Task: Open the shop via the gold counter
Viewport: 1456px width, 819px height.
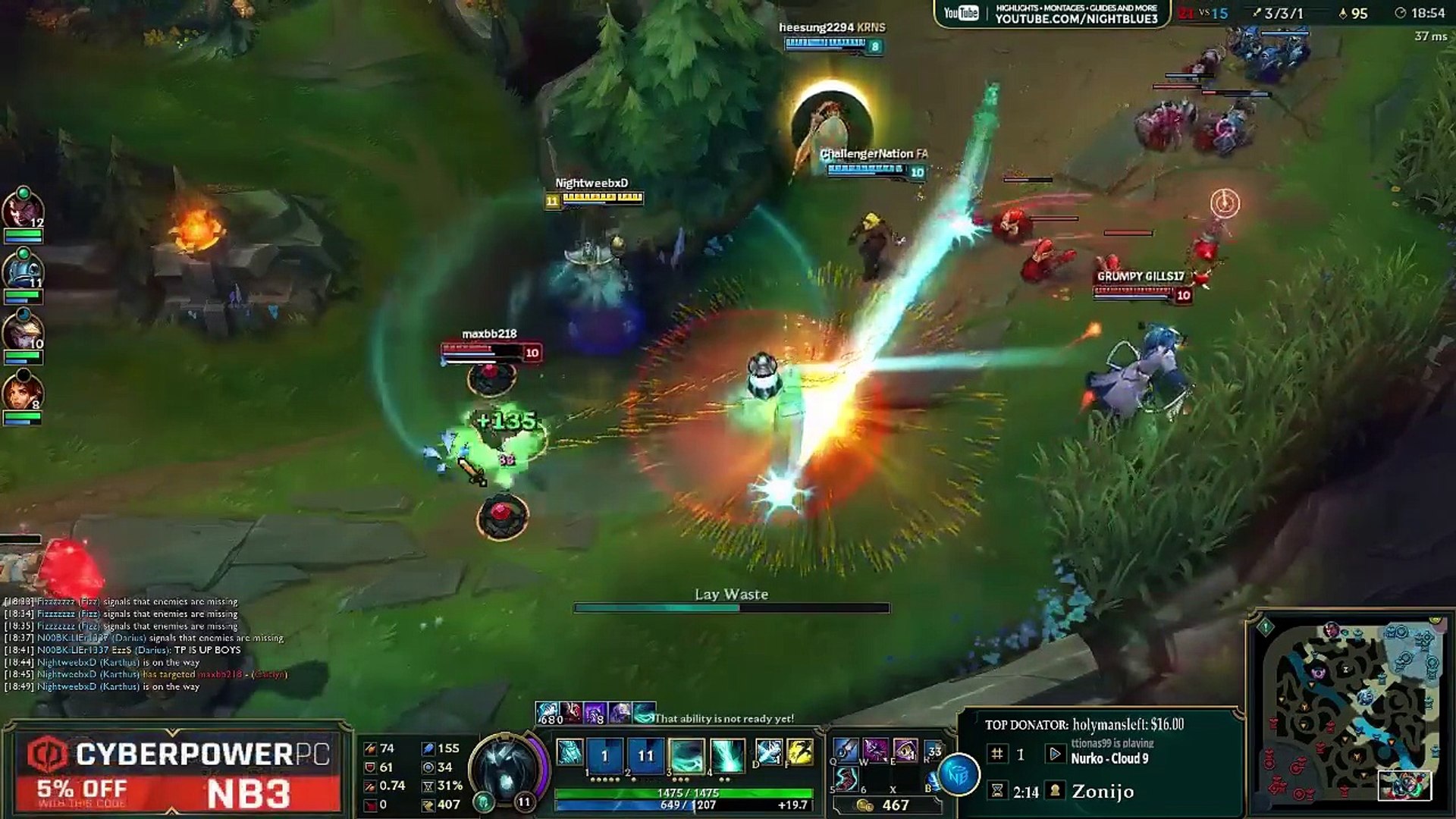Action: (886, 805)
